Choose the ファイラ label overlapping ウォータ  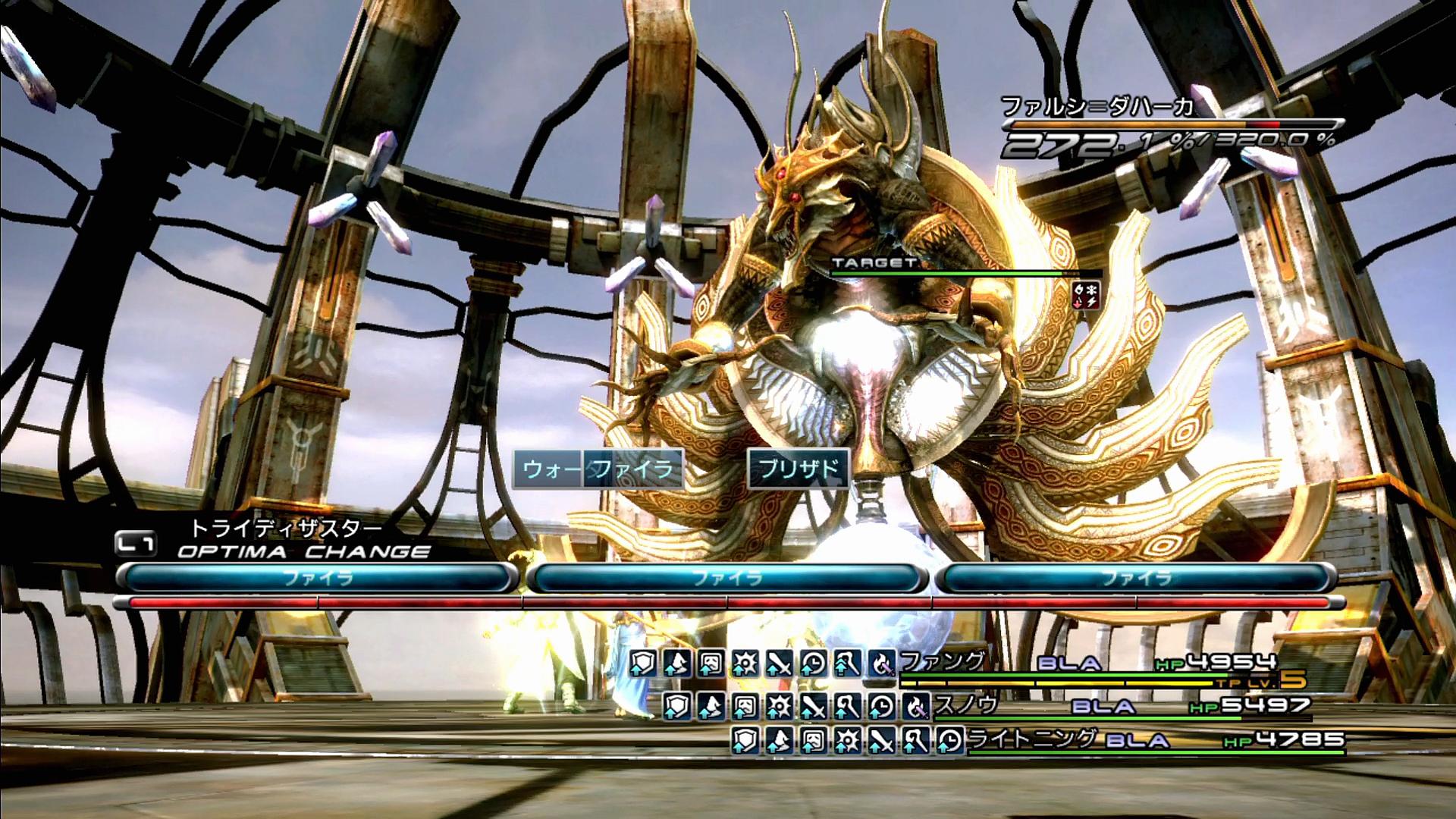click(x=634, y=469)
